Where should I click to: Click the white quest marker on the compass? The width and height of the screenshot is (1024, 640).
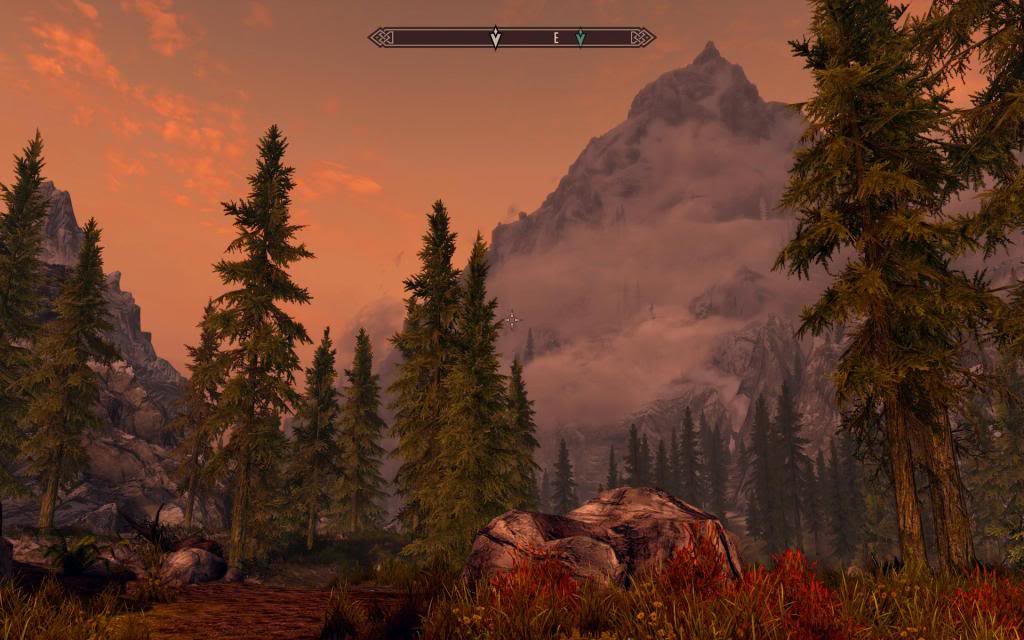pos(495,38)
